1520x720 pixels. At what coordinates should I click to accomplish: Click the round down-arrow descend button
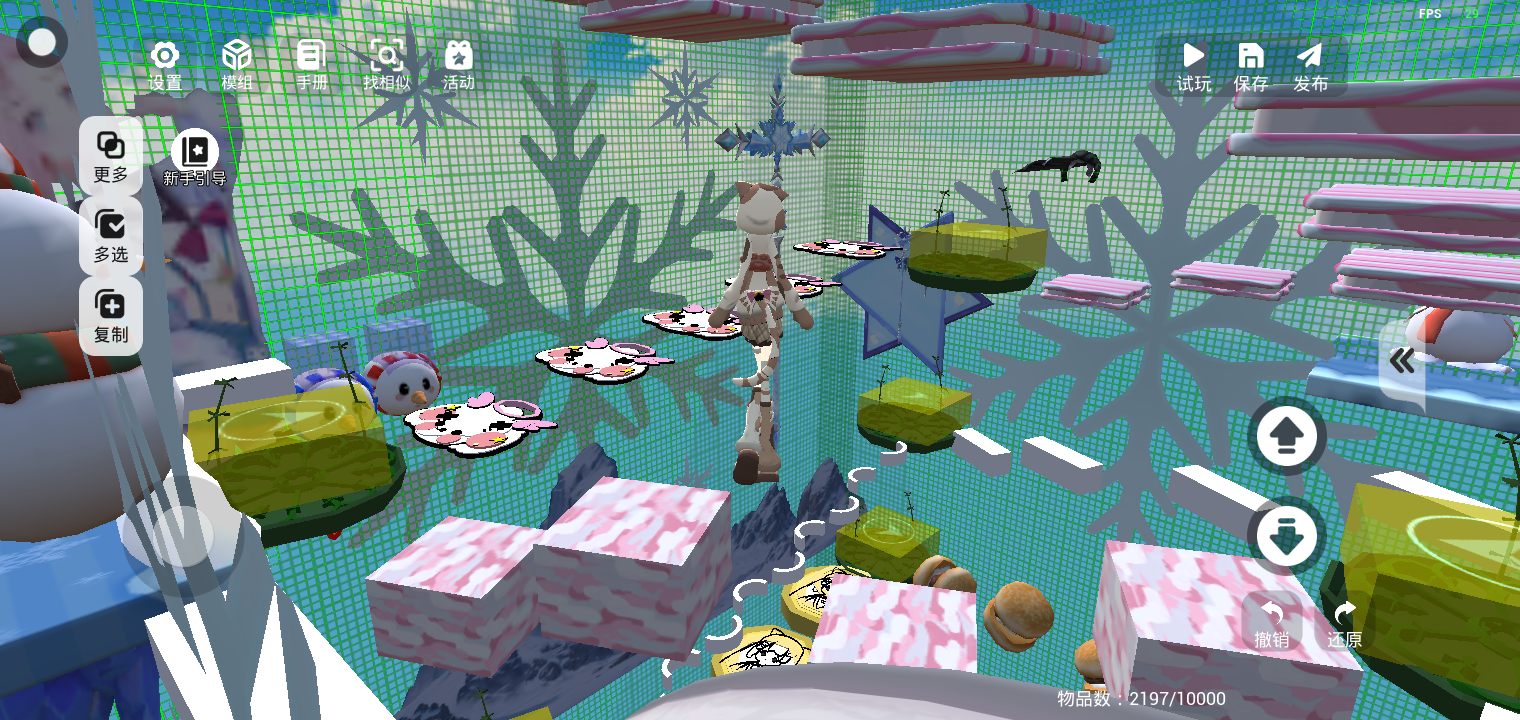coord(1287,536)
